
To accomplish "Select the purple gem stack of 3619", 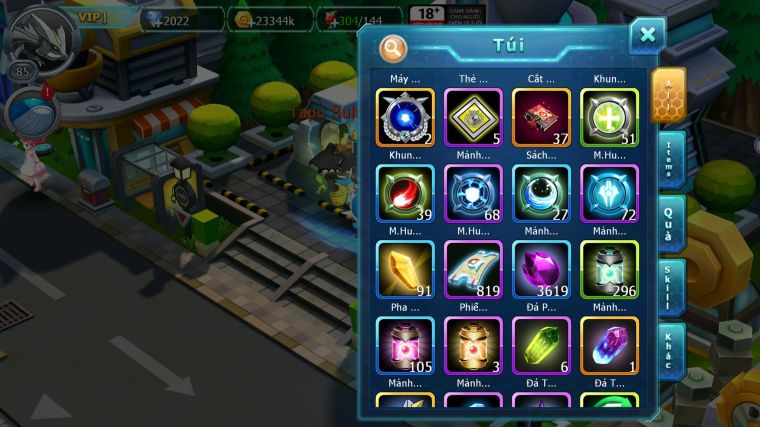I will coord(541,270).
